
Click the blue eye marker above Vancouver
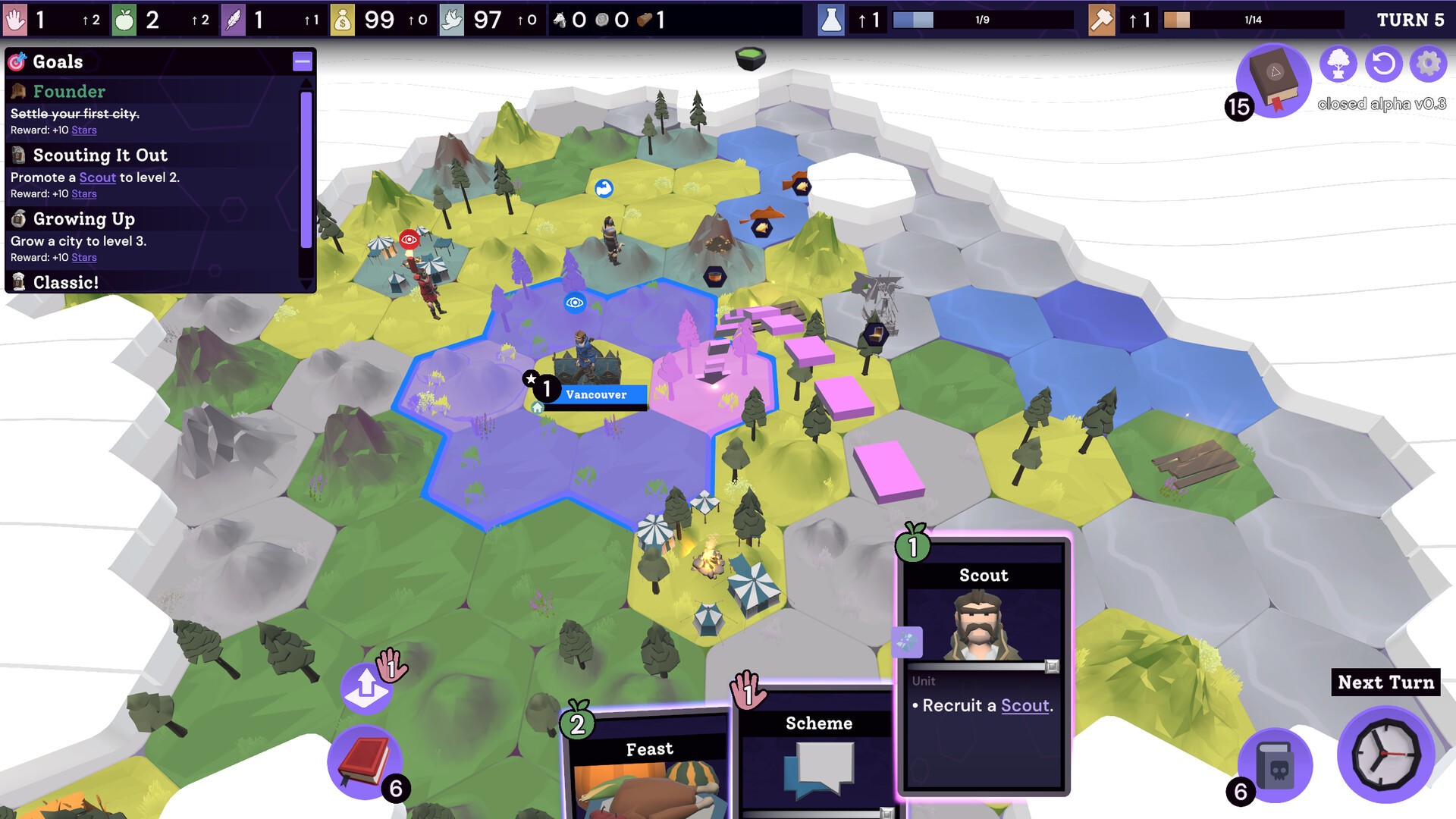point(574,302)
